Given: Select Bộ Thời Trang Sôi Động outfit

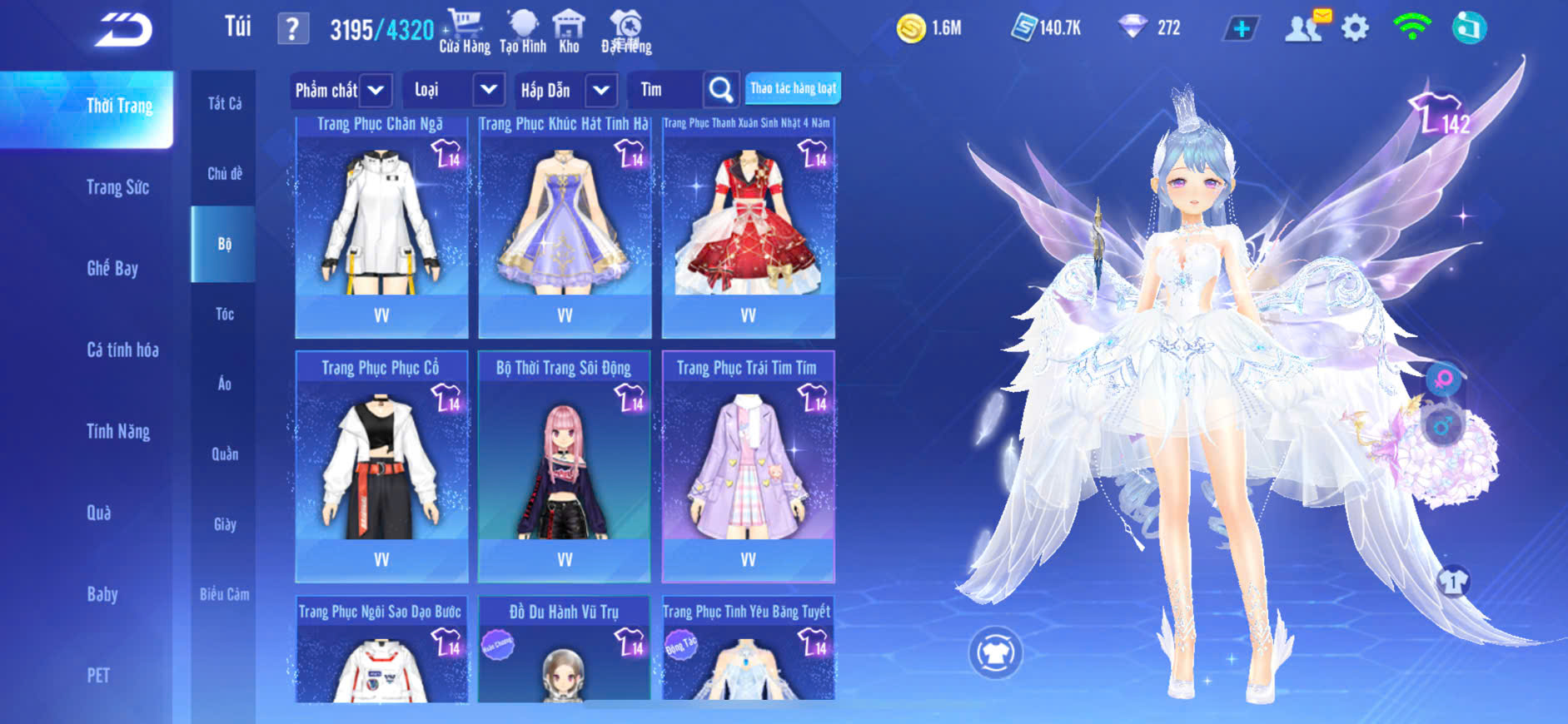Looking at the screenshot, I should coord(565,466).
